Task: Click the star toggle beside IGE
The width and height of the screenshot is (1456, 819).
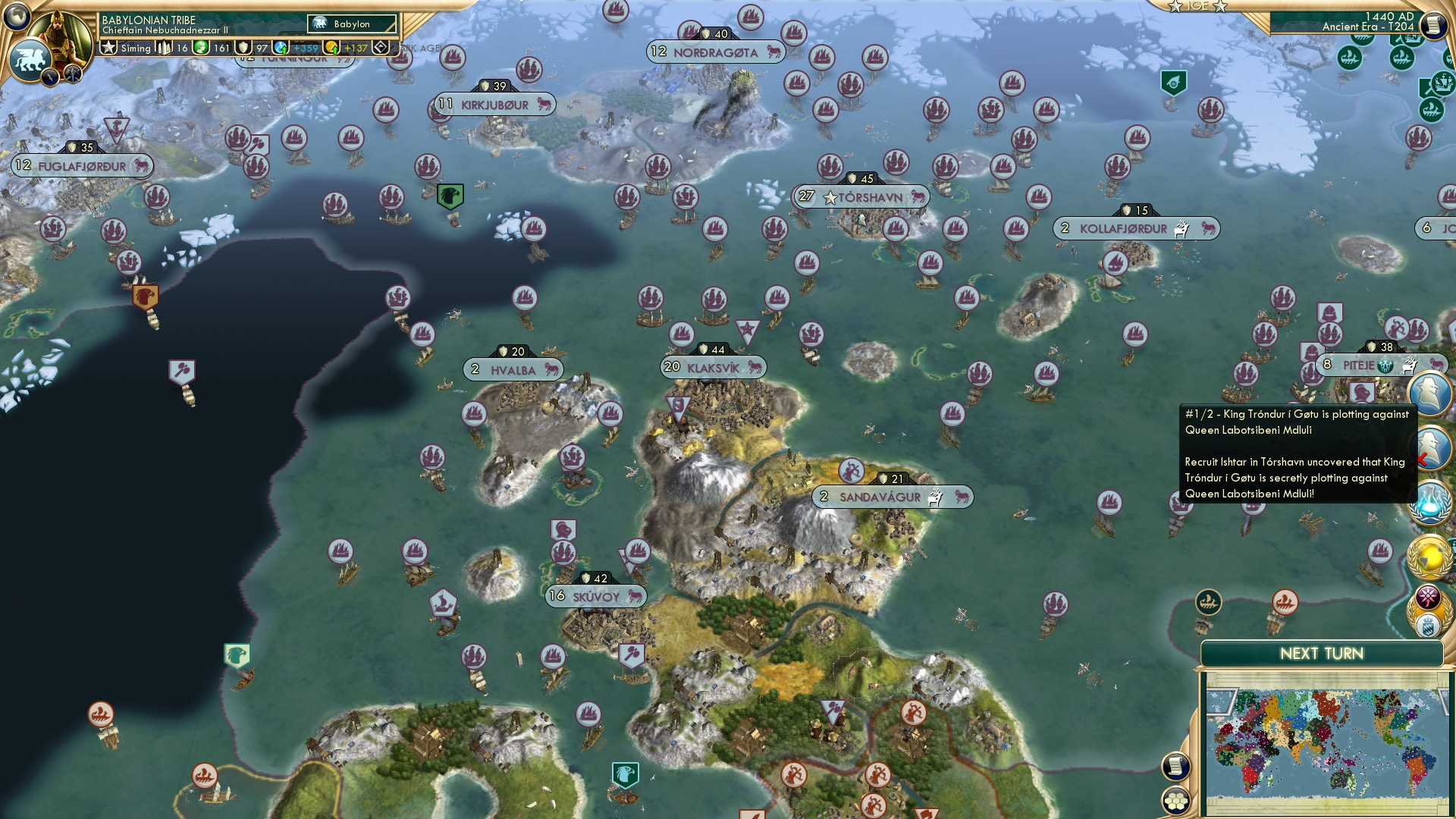Action: click(1175, 7)
